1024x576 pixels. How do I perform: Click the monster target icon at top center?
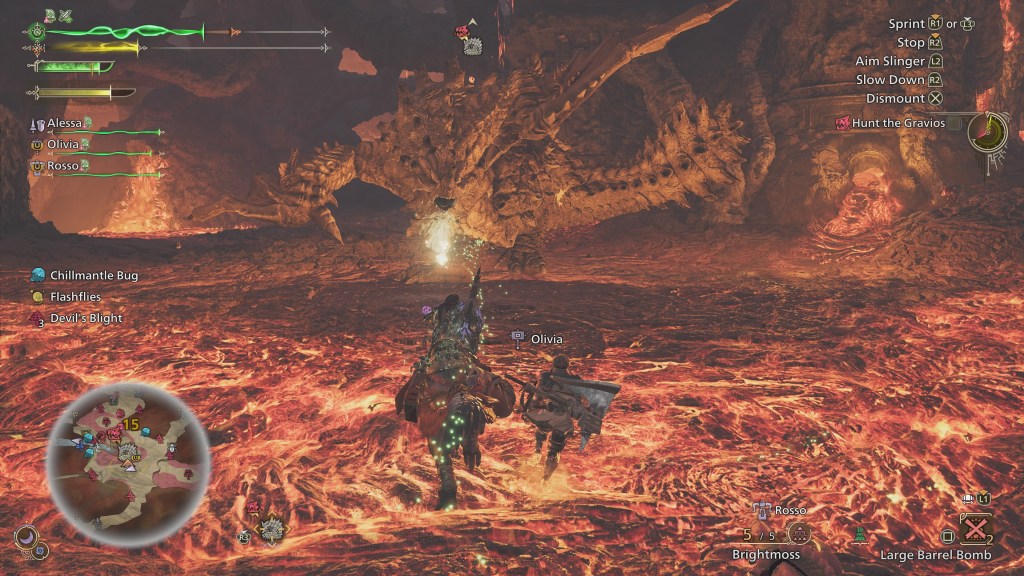(473, 46)
